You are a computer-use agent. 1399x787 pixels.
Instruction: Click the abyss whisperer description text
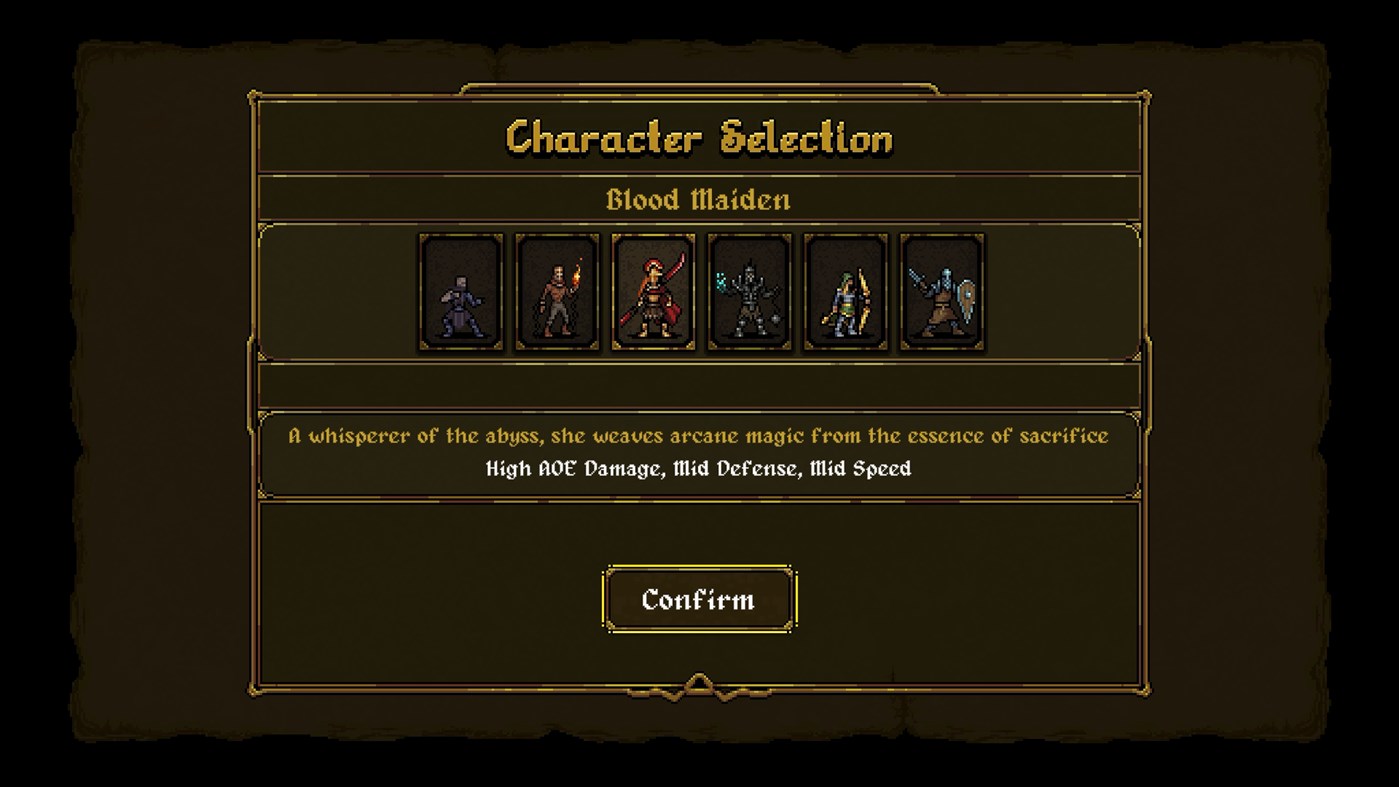(698, 435)
